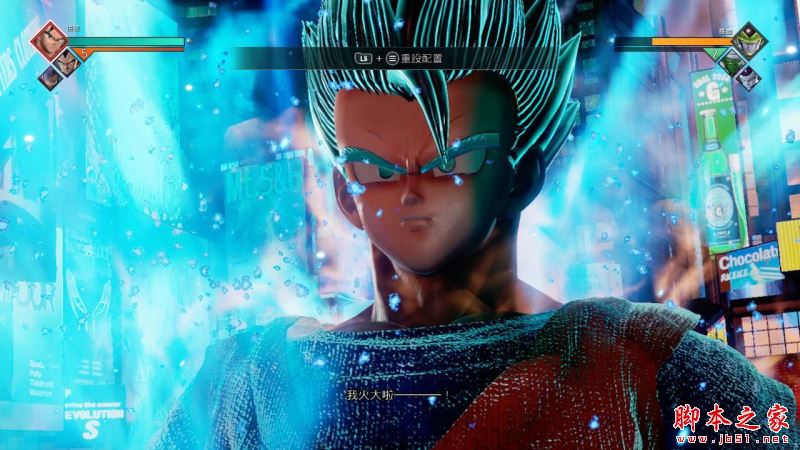This screenshot has width=800, height=450.
Task: Choose Frieza's enemy team portrait
Action: [x=750, y=78]
